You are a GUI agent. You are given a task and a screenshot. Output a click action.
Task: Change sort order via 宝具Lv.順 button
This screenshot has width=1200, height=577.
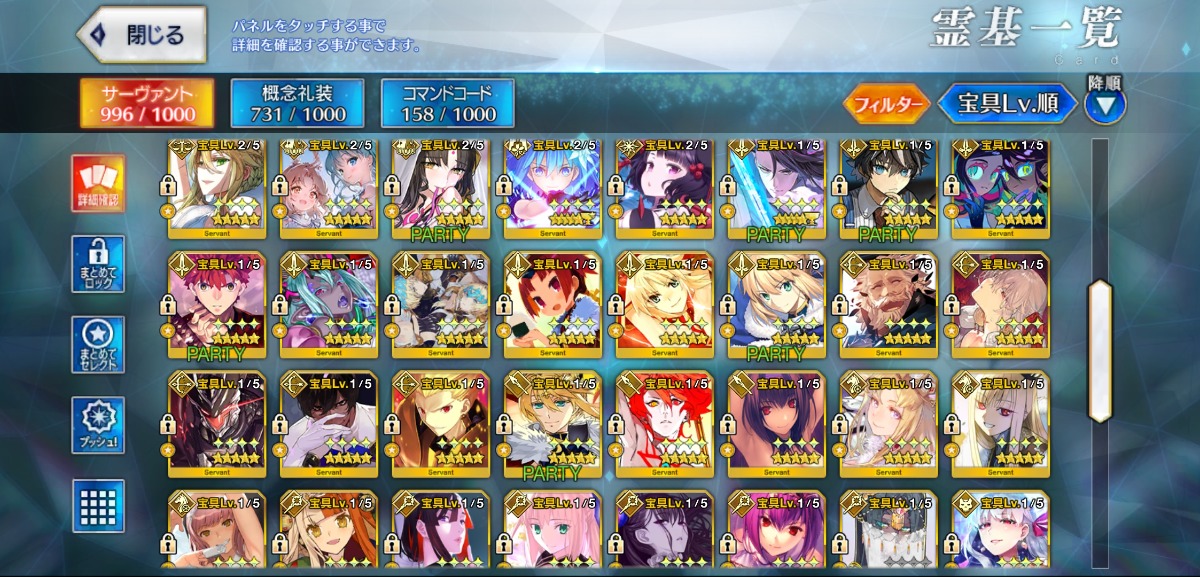[1008, 103]
